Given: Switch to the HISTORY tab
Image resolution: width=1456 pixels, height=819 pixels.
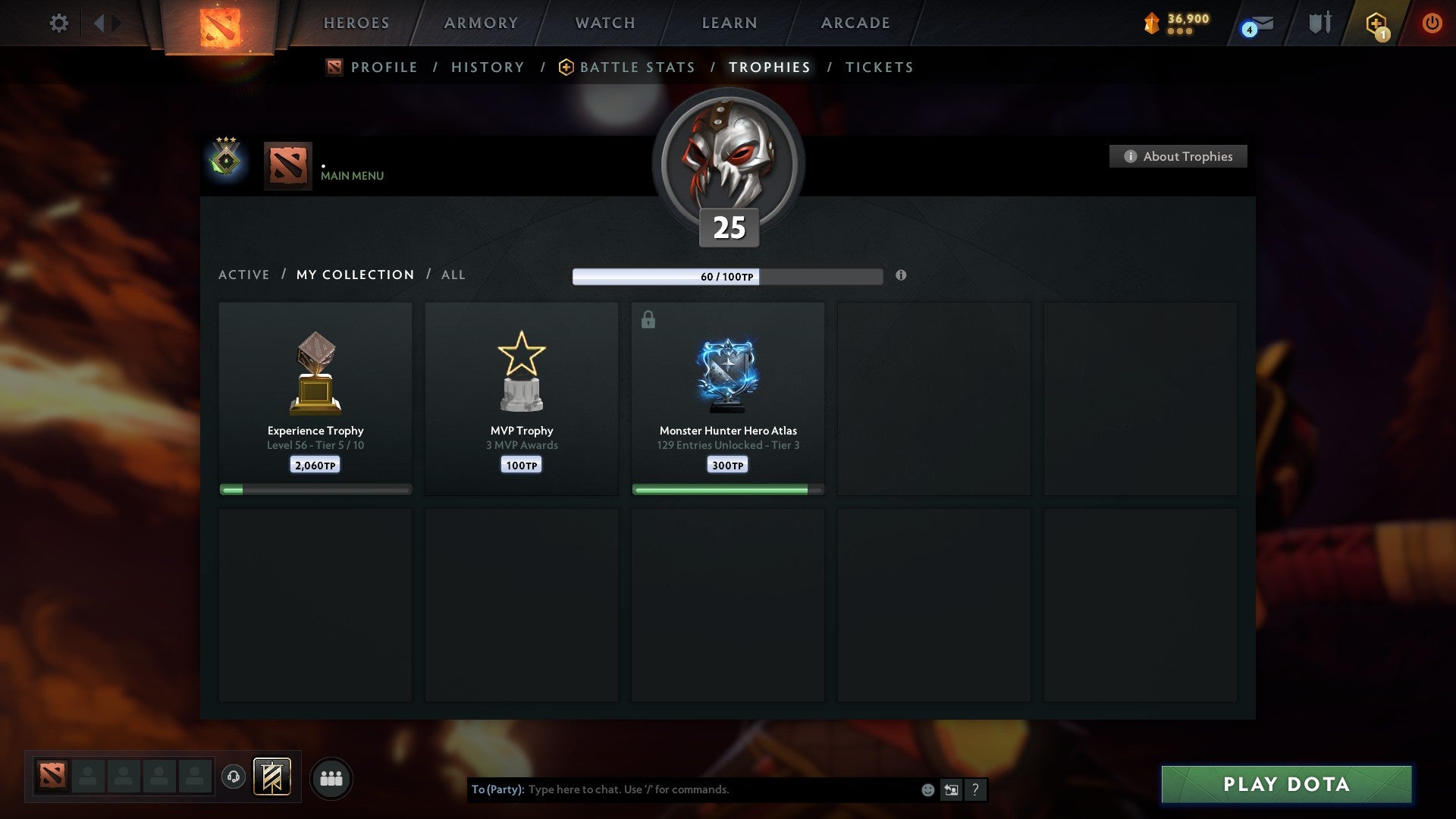Looking at the screenshot, I should click(x=487, y=67).
